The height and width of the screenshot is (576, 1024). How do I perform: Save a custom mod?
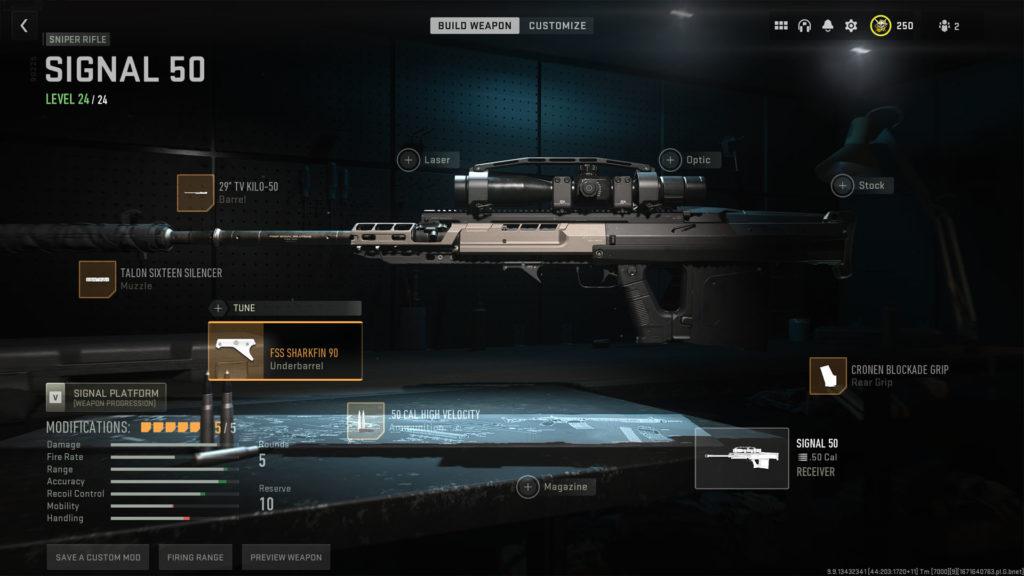(98, 557)
